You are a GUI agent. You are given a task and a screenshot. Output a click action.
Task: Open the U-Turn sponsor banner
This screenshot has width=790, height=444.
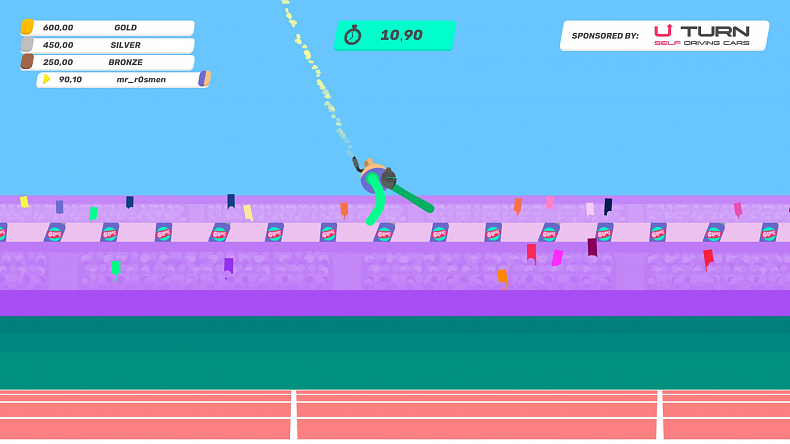(664, 35)
